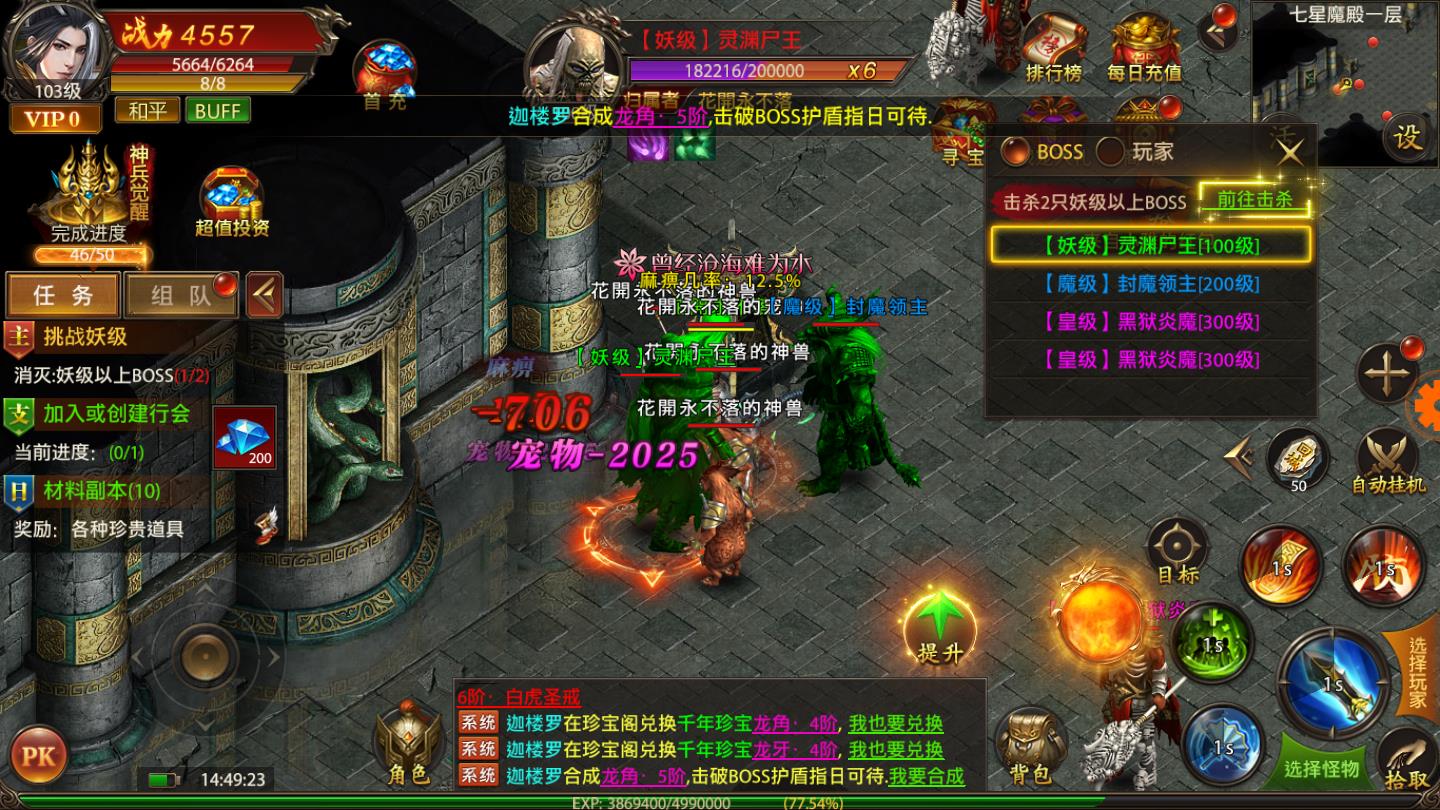This screenshot has width=1440, height=810.
Task: Click the 前往击杀 go-kill link
Action: pos(1254,200)
